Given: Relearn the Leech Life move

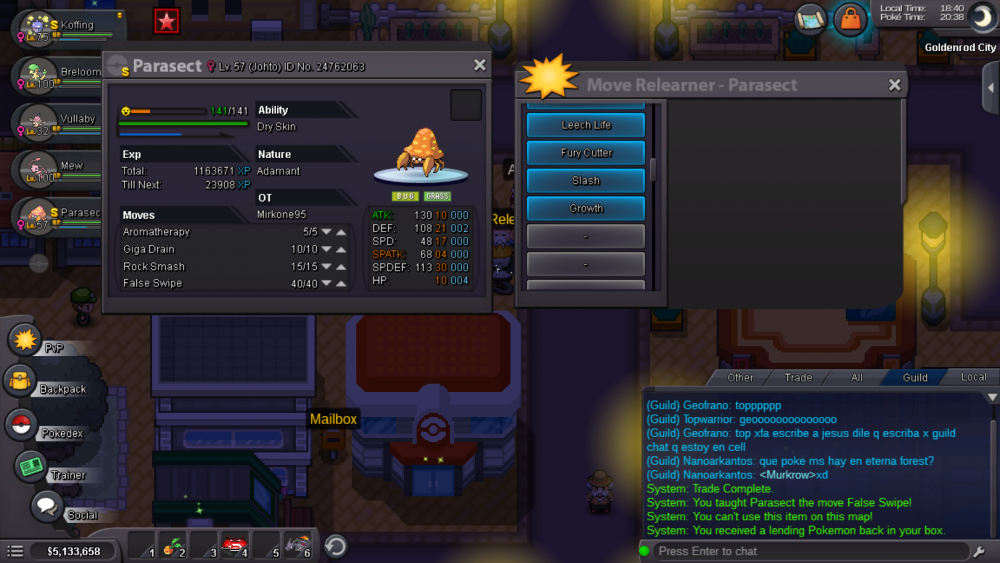Looking at the screenshot, I should 586,125.
